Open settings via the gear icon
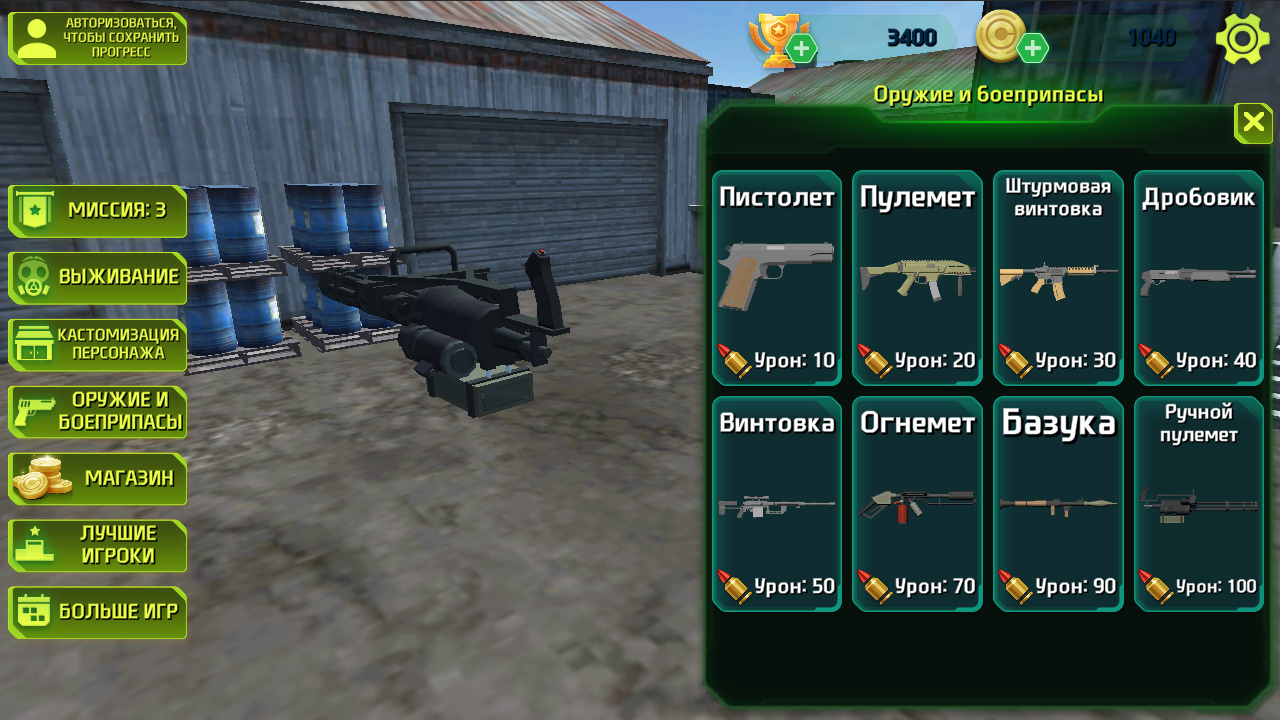Screen dimensions: 1280x720 1241,38
